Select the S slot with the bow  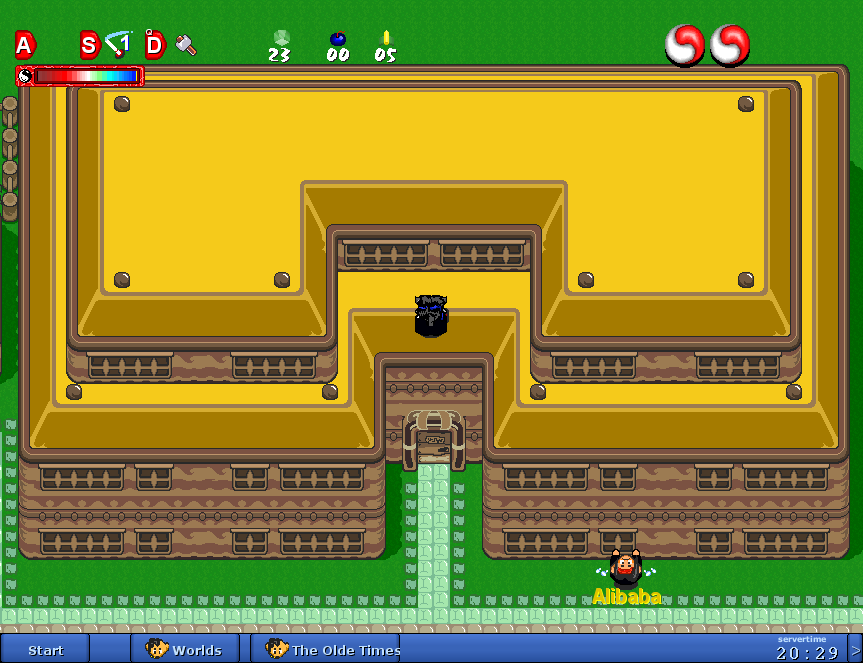click(105, 44)
